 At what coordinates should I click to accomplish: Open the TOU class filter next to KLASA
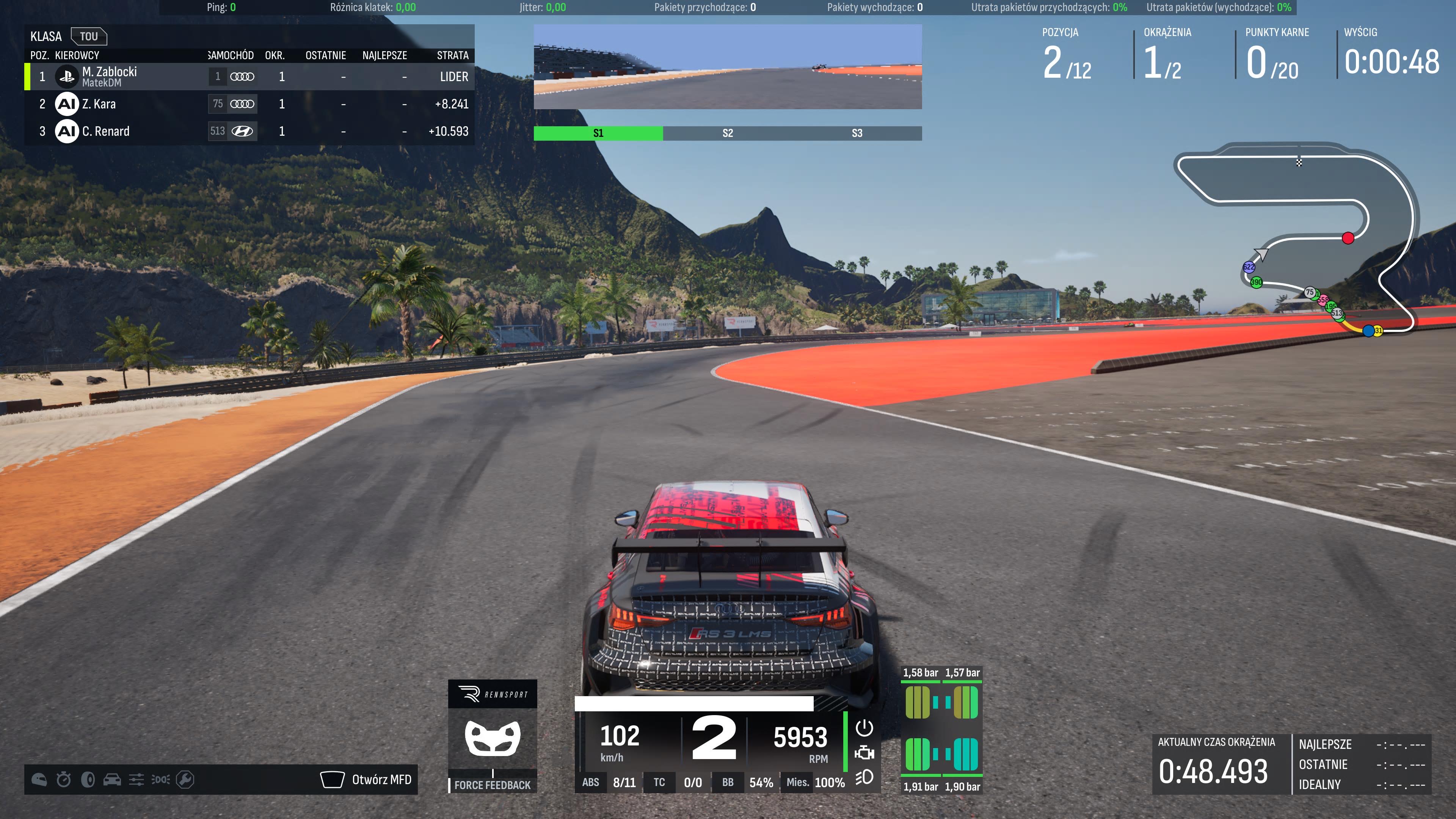90,36
